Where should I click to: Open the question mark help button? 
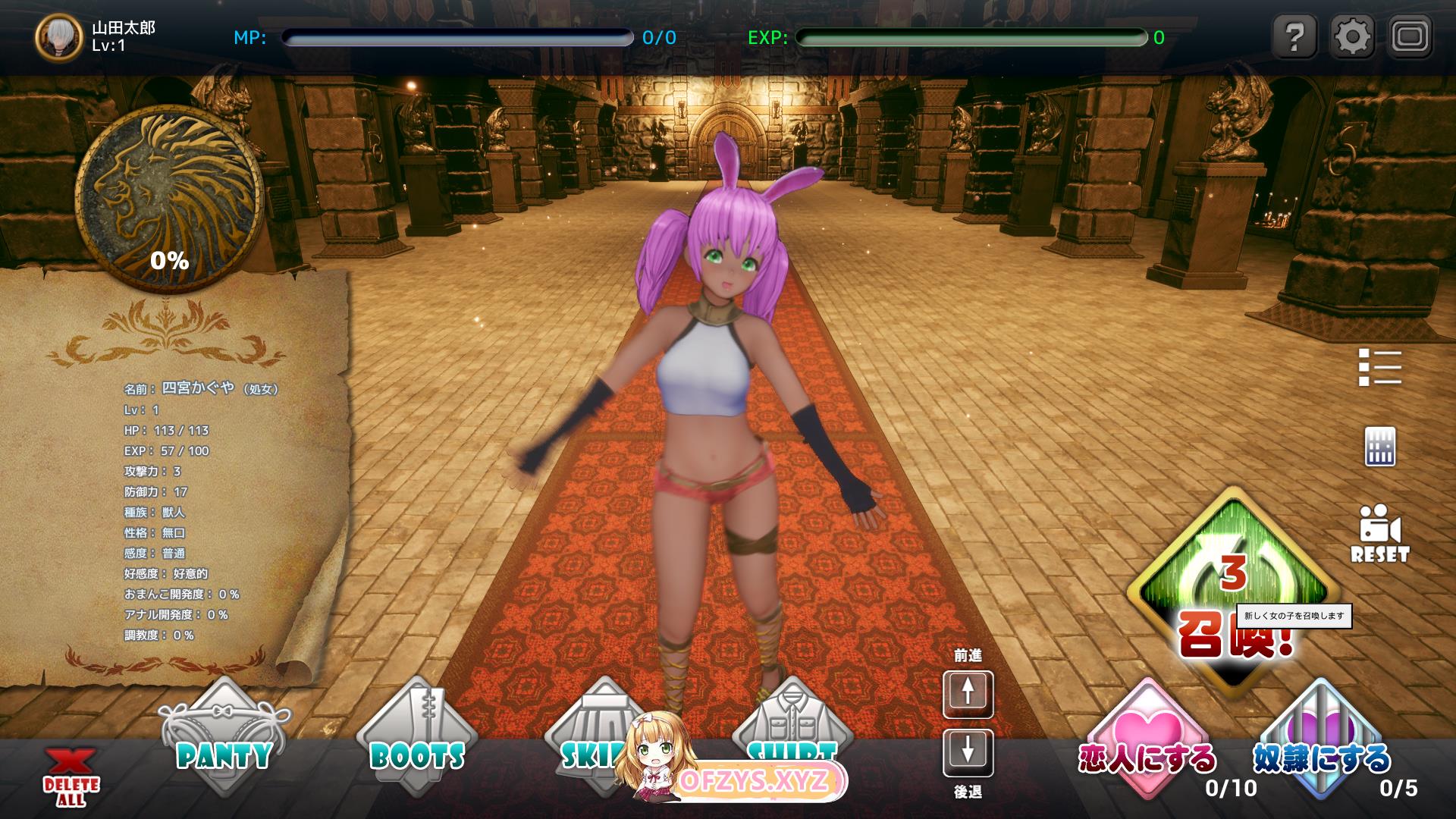[1294, 36]
